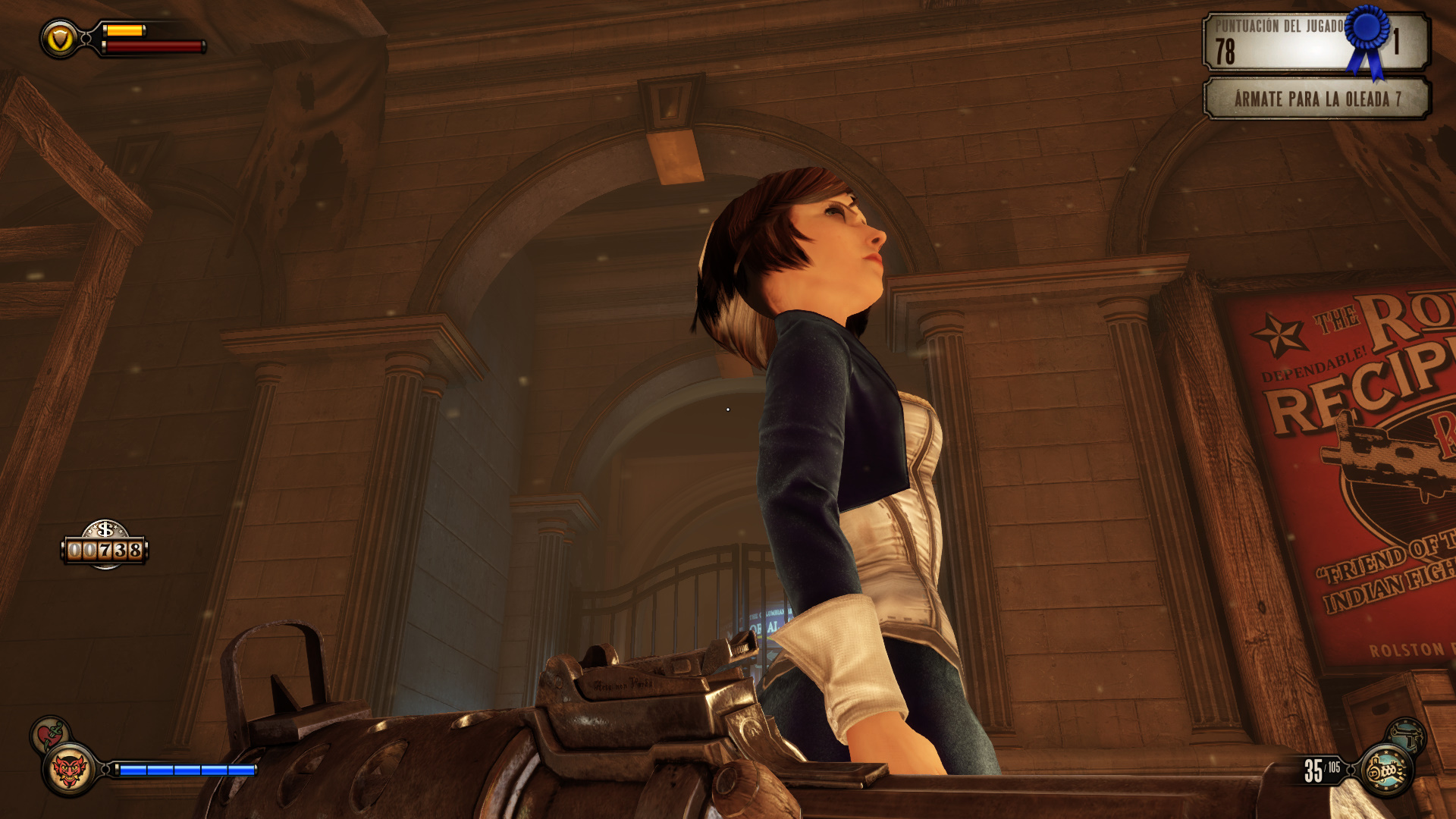The width and height of the screenshot is (1456, 819).
Task: Open the 'Ármate para la oleada 7' objective banner
Action: 1316,99
